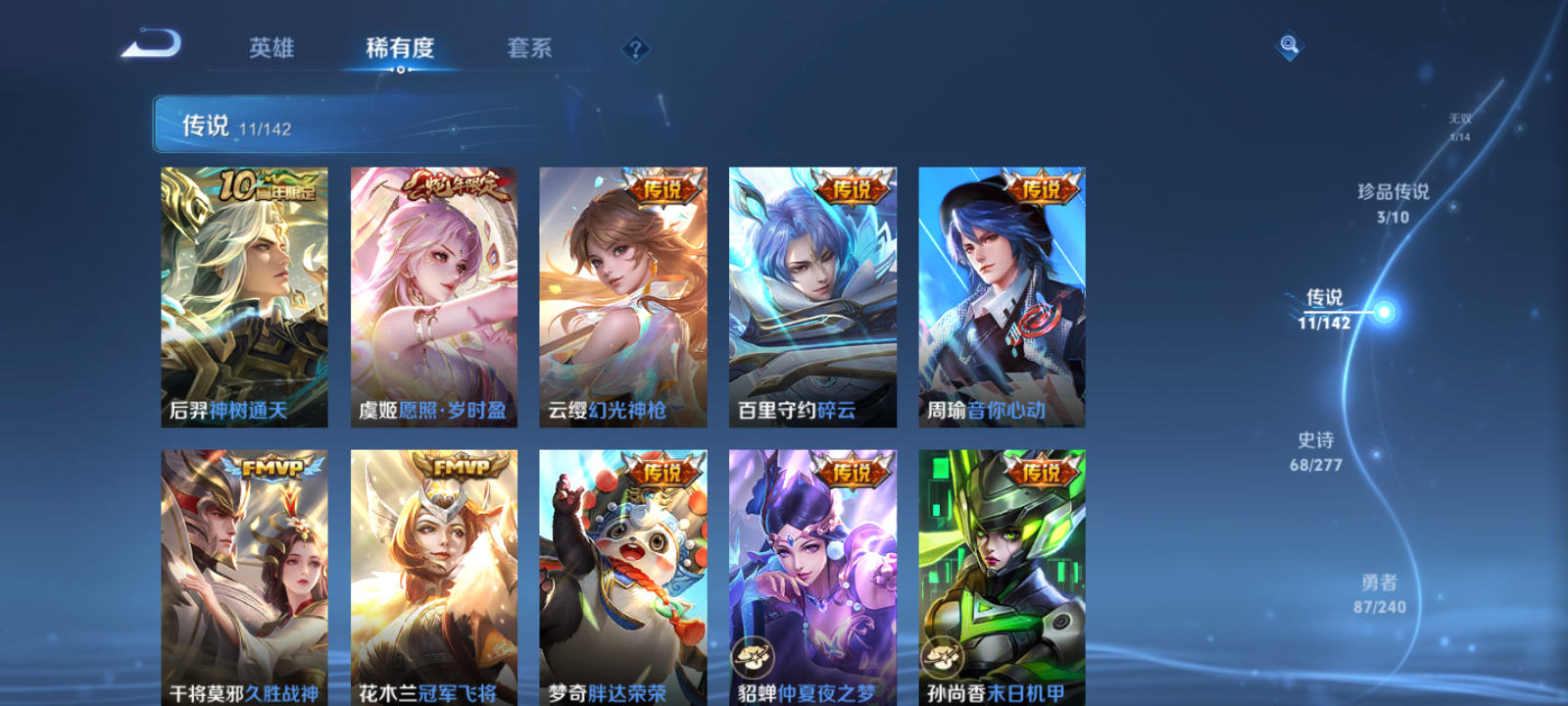
Task: Click the glowing node on the rarity slider
Action: [1382, 310]
